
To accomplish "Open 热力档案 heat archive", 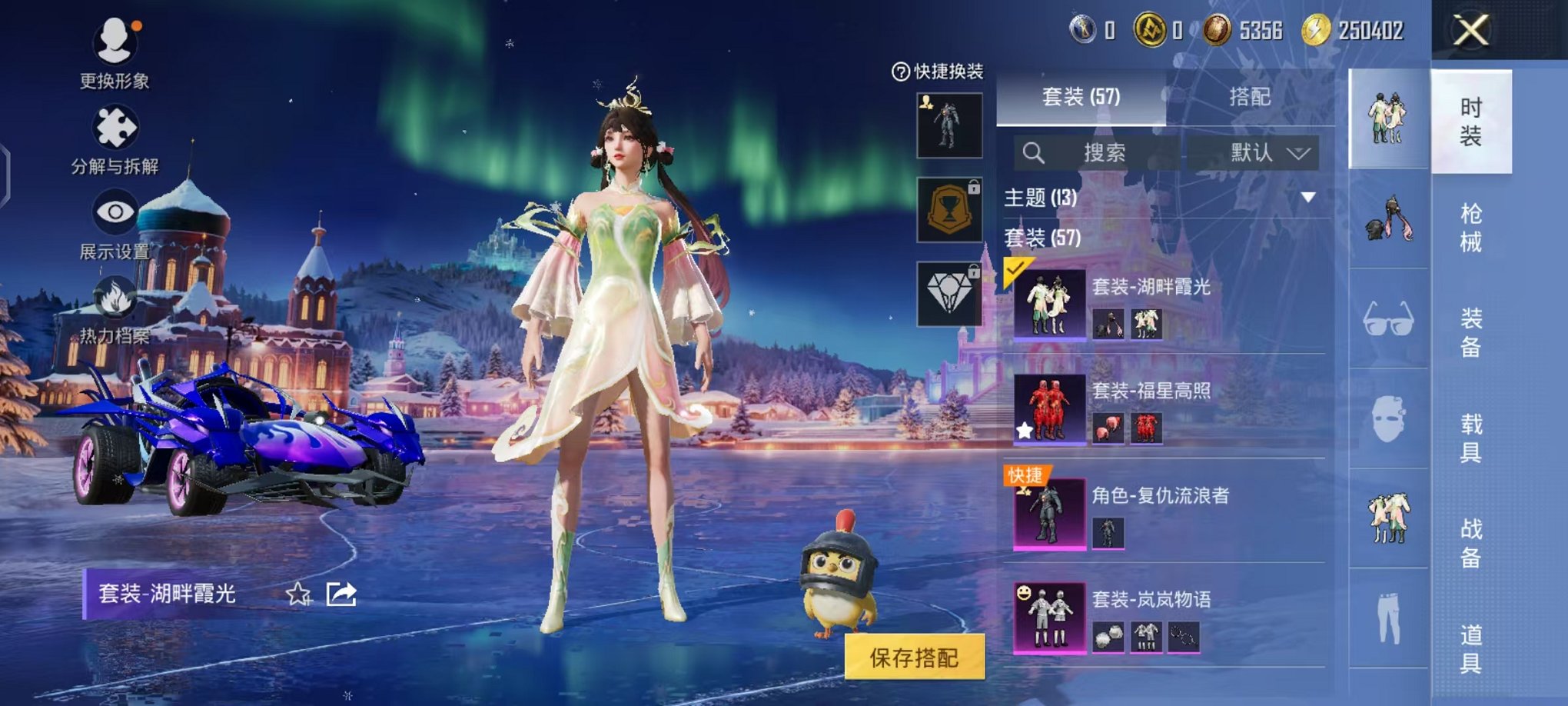I will pyautogui.click(x=115, y=309).
